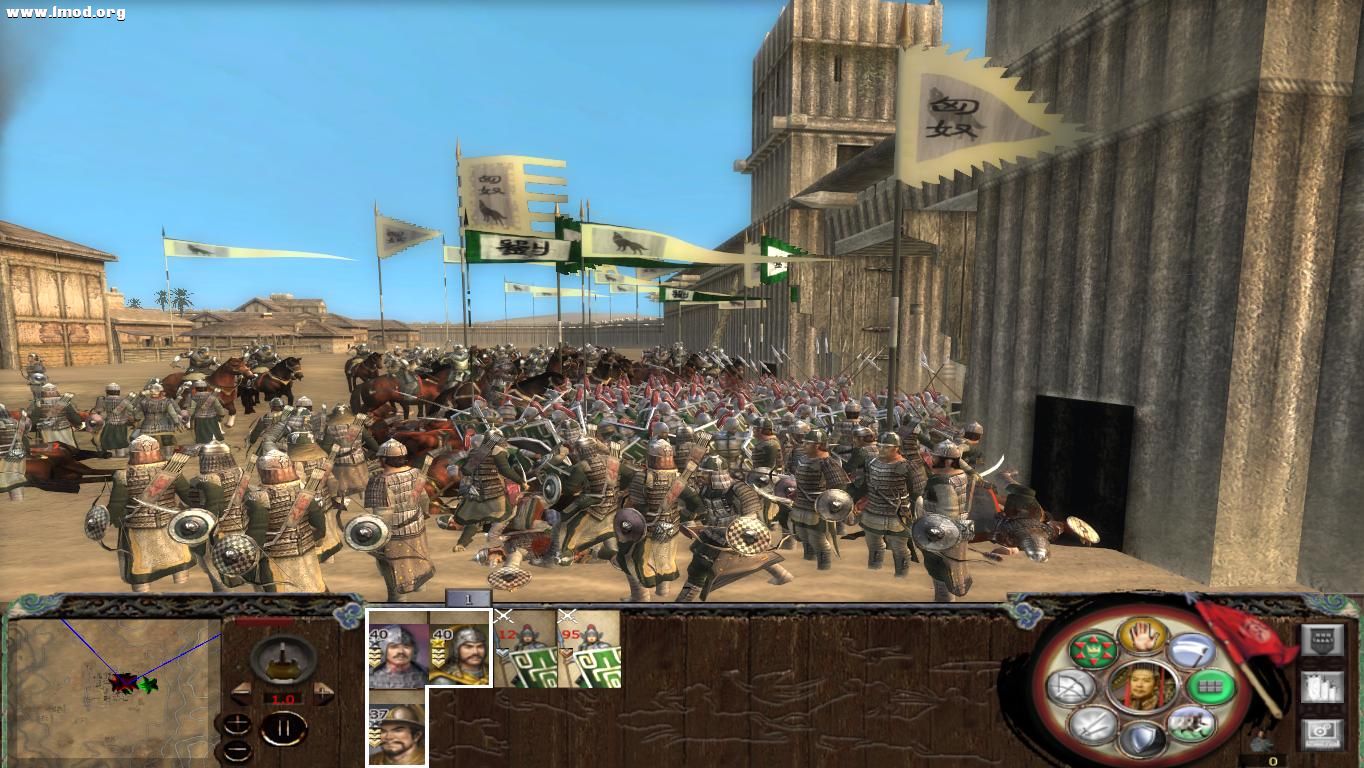This screenshot has width=1364, height=768.
Task: Activate the halt command hand icon
Action: pos(1142,634)
